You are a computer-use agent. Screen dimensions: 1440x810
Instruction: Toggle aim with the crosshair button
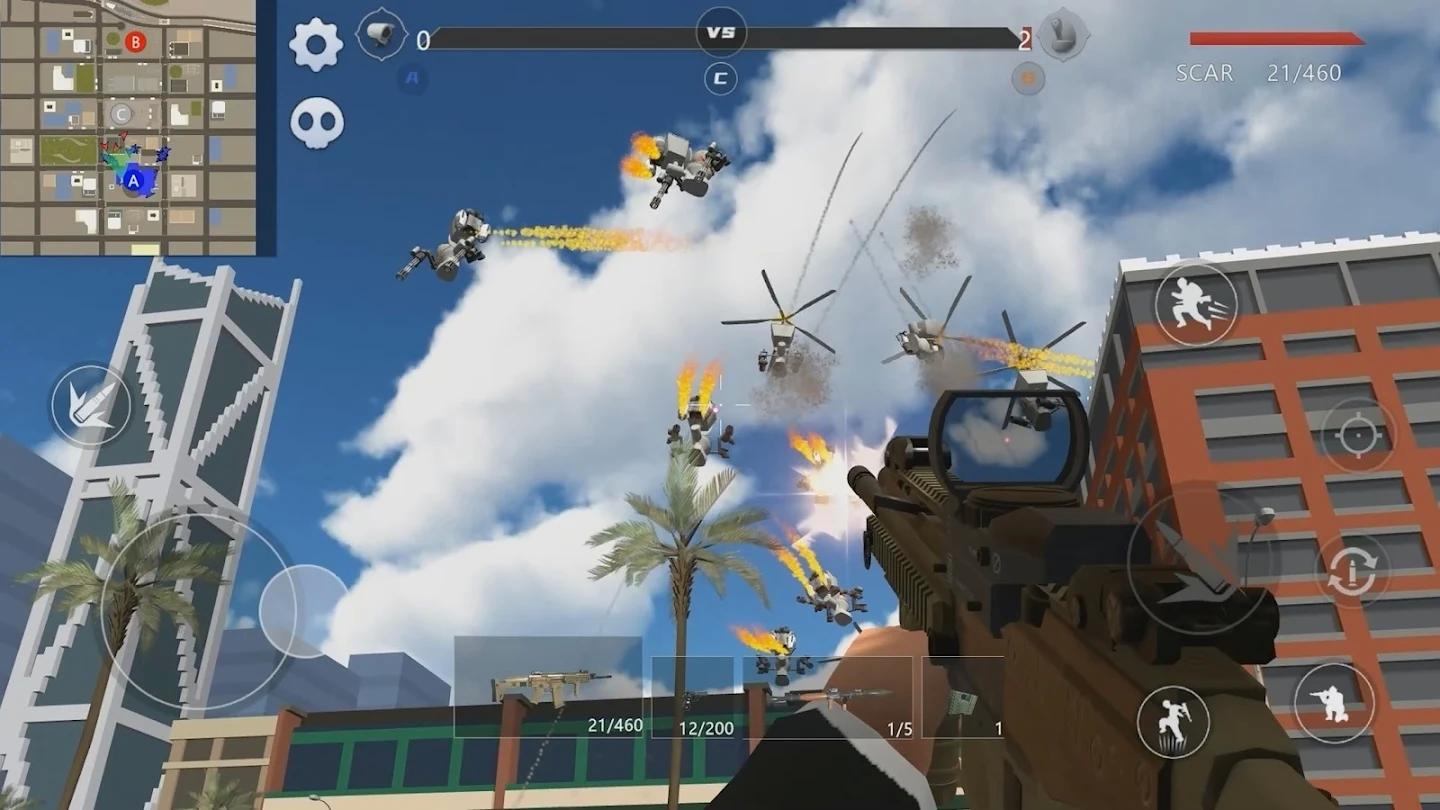[1356, 437]
